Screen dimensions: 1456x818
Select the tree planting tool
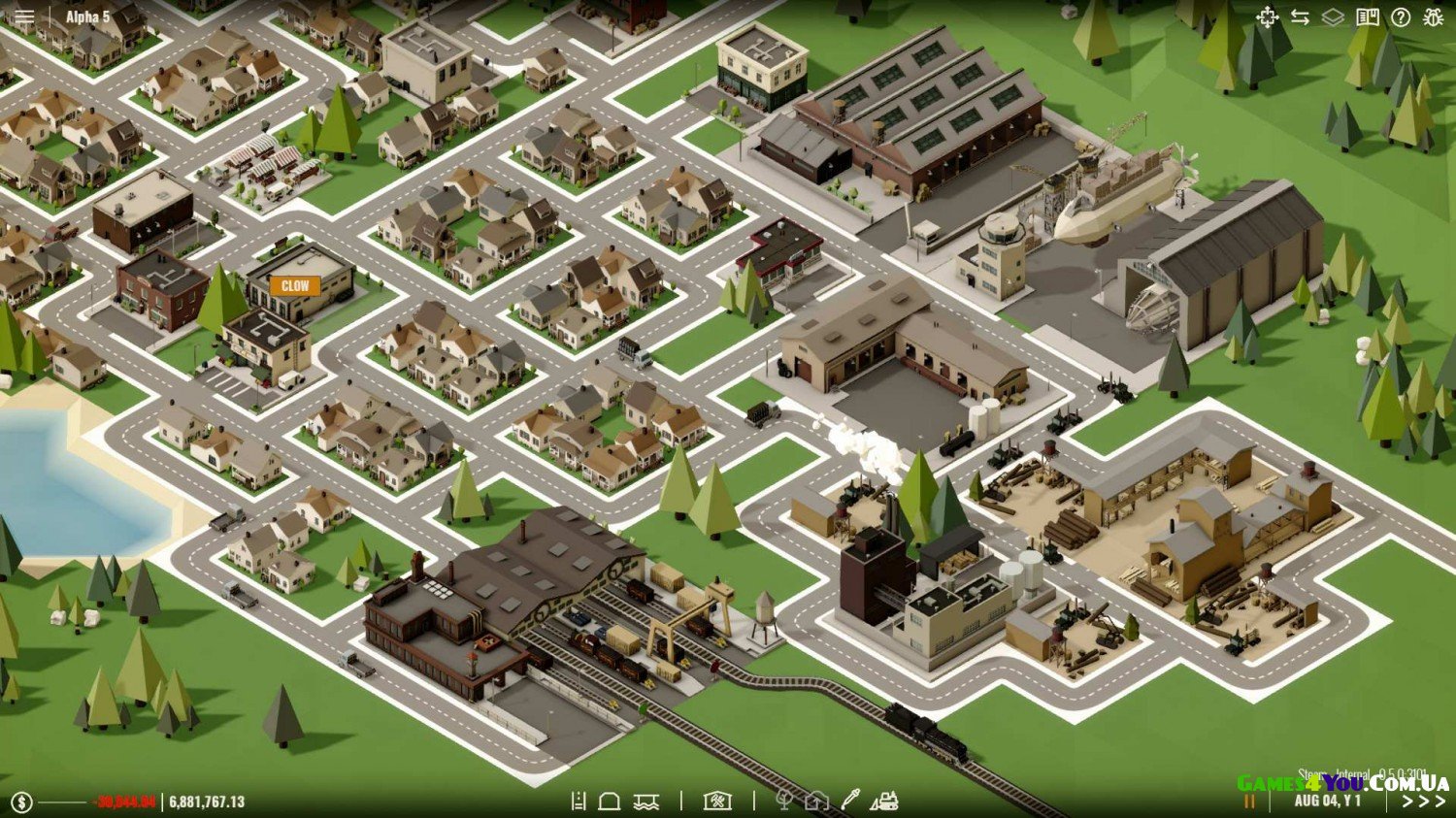pyautogui.click(x=784, y=801)
